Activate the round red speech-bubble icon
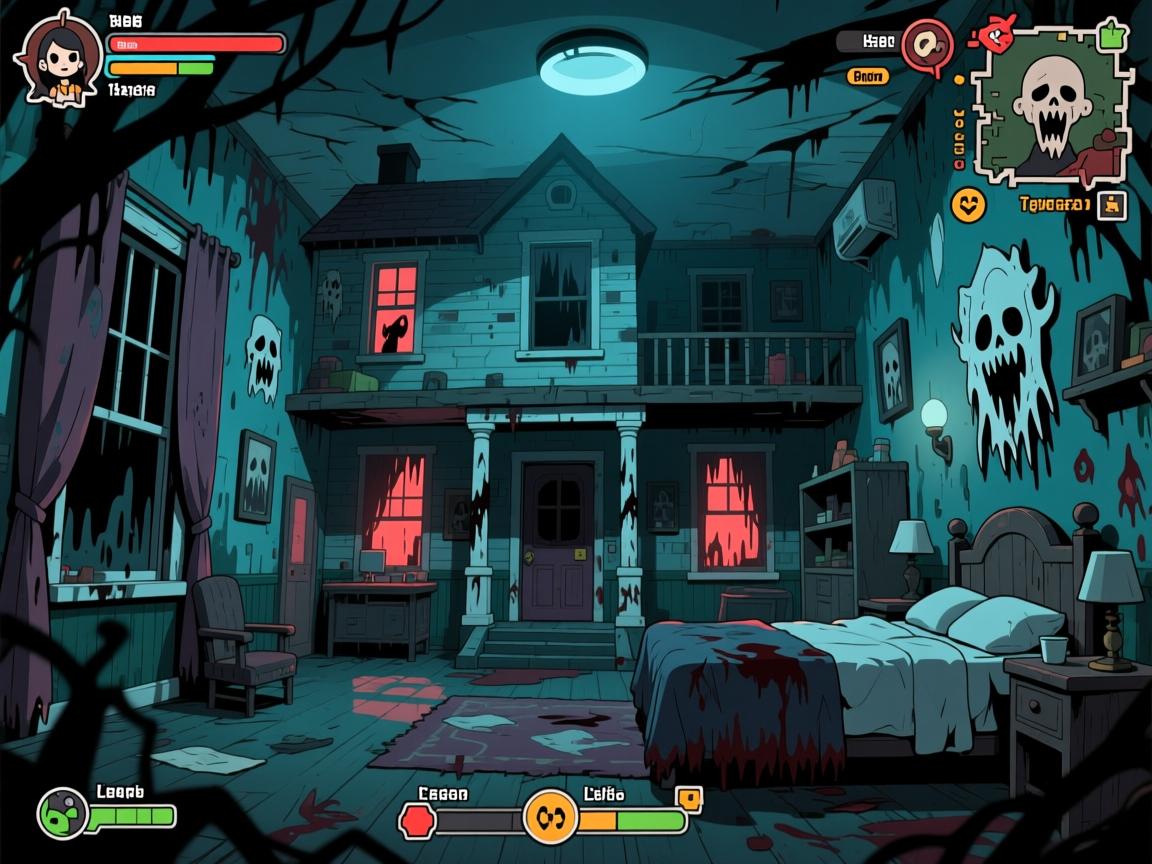This screenshot has height=864, width=1152. 925,45
